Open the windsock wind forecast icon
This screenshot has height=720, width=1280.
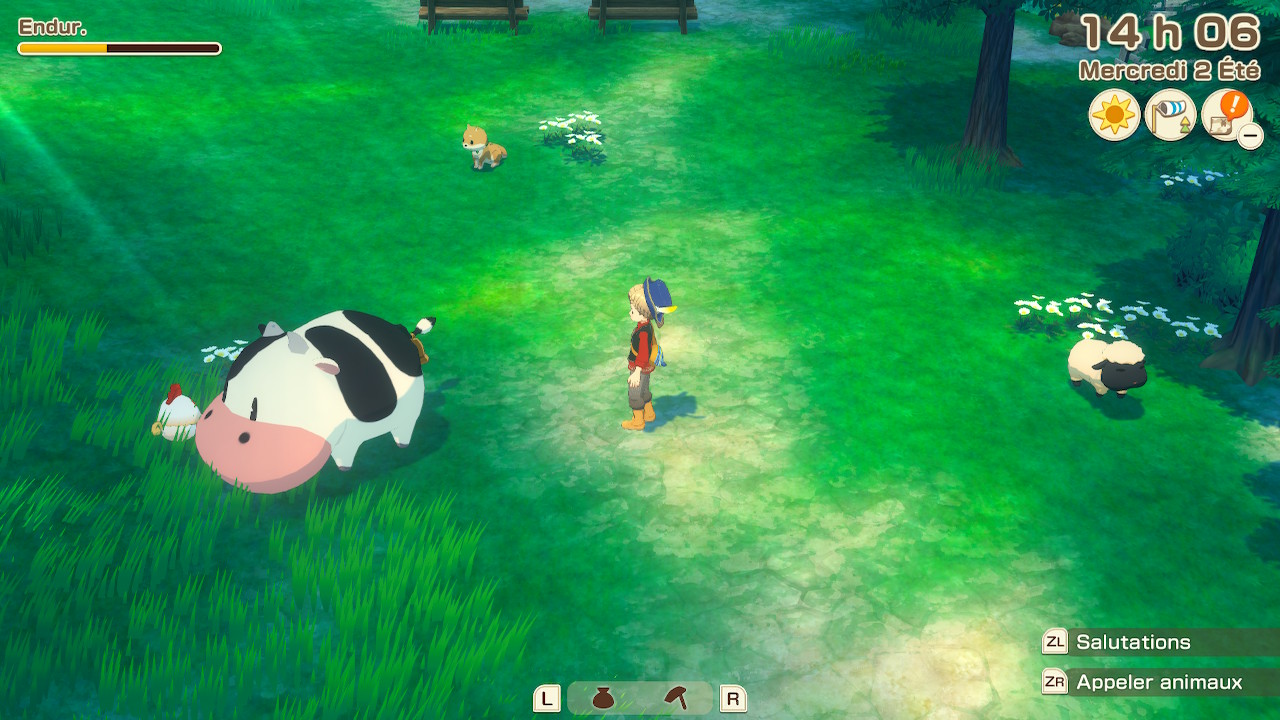[x=1169, y=115]
